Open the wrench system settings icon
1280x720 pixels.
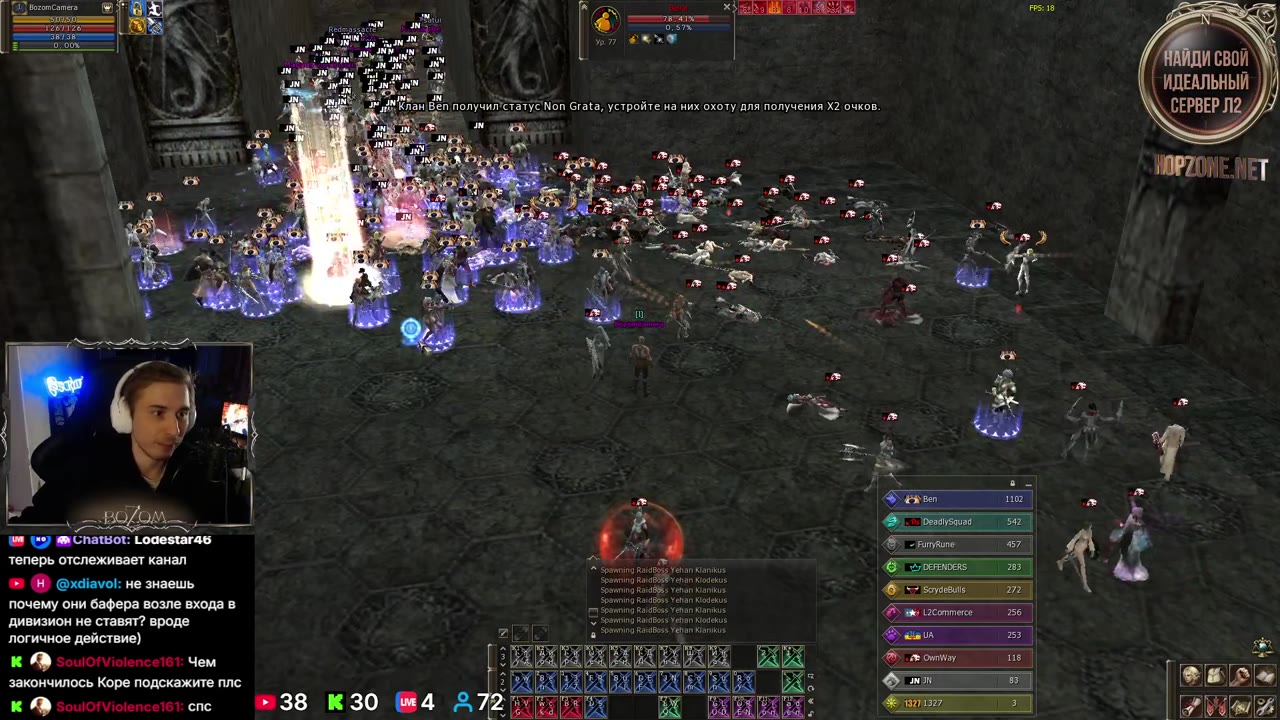[1265, 706]
